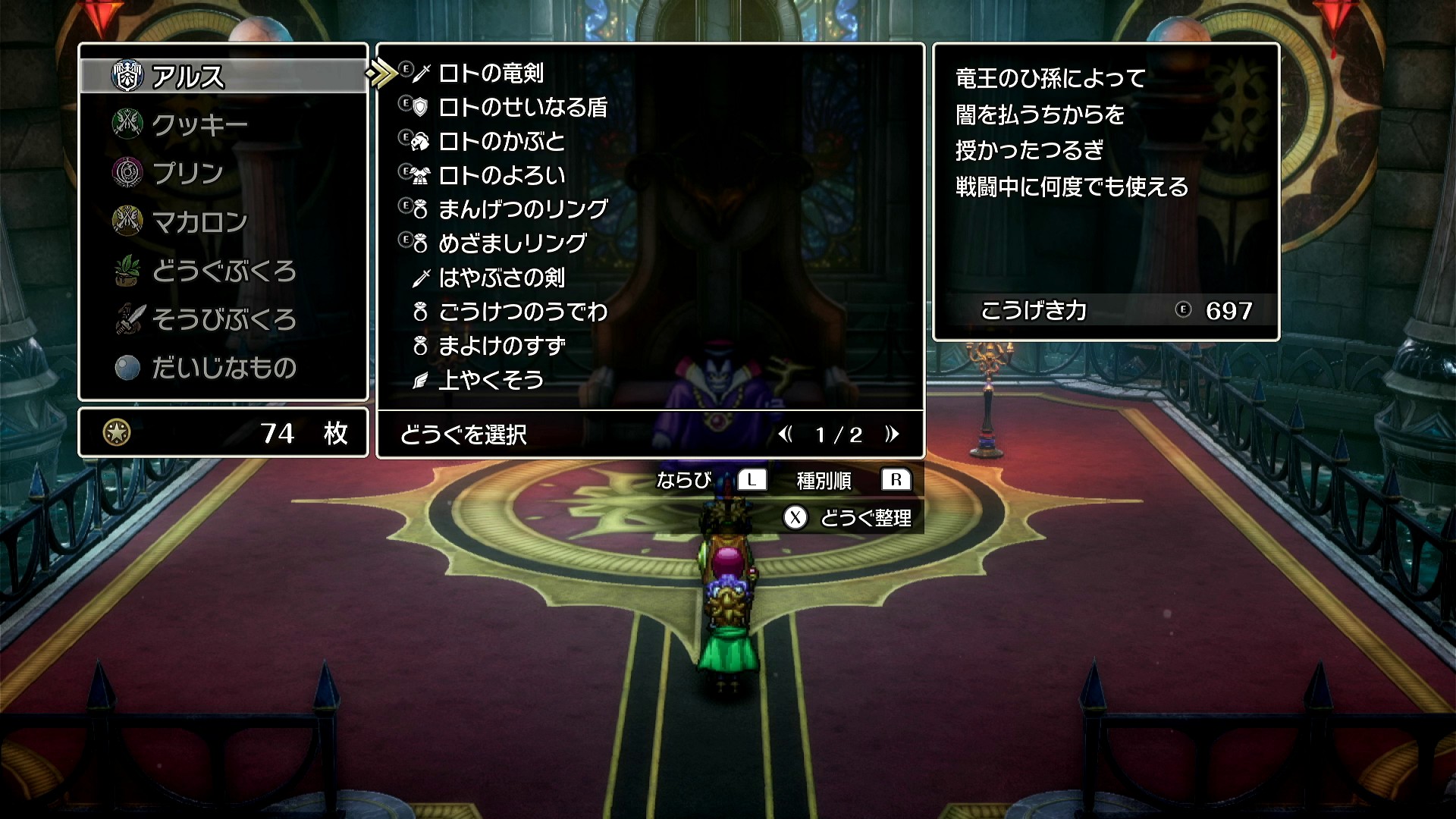Open the だいじなもの key items
1456x819 pixels.
(x=223, y=368)
